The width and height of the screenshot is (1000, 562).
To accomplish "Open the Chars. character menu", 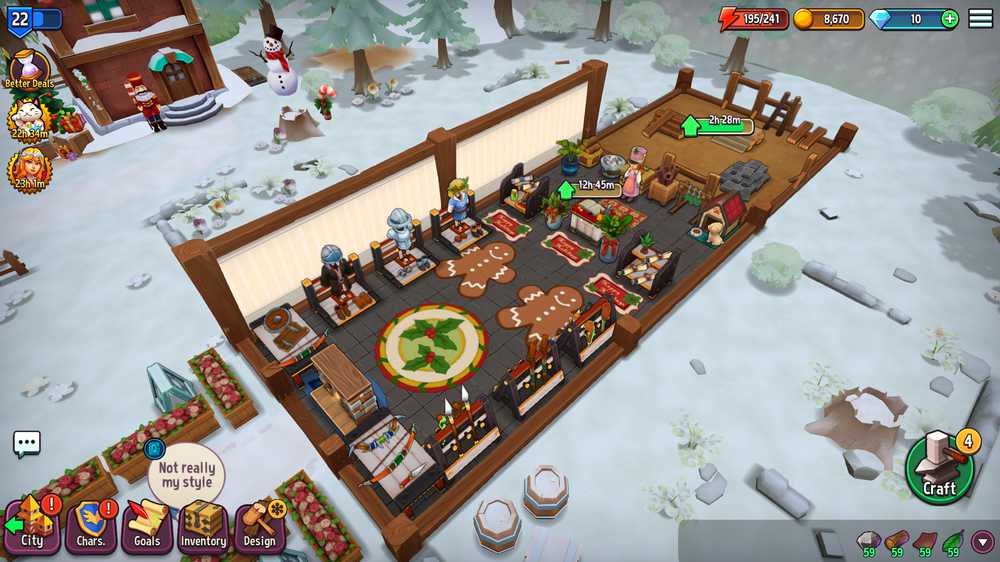I will click(x=91, y=527).
